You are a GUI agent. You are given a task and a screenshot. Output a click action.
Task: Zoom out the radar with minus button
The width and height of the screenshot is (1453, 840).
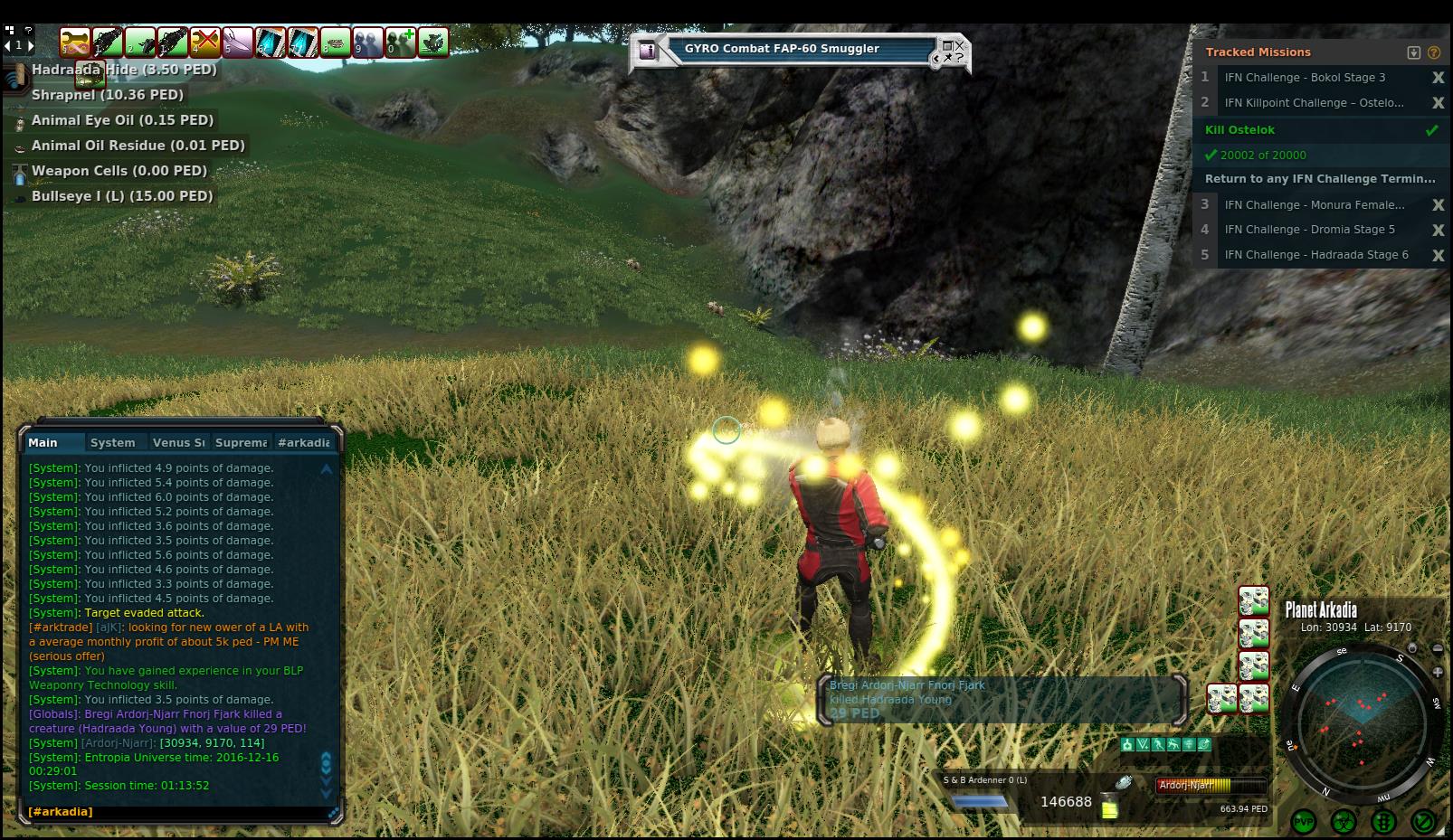[1438, 648]
